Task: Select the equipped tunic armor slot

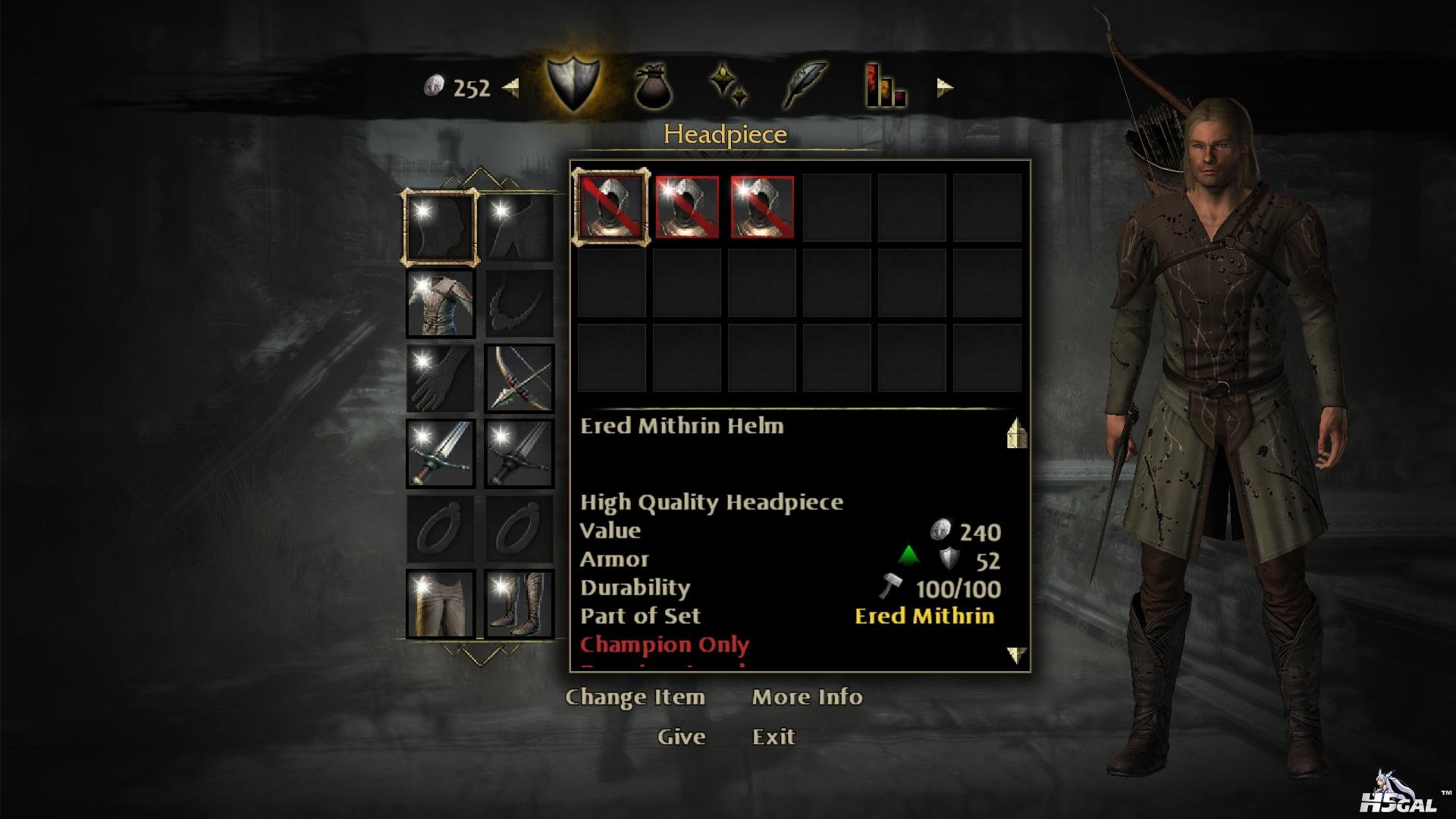Action: coord(441,303)
